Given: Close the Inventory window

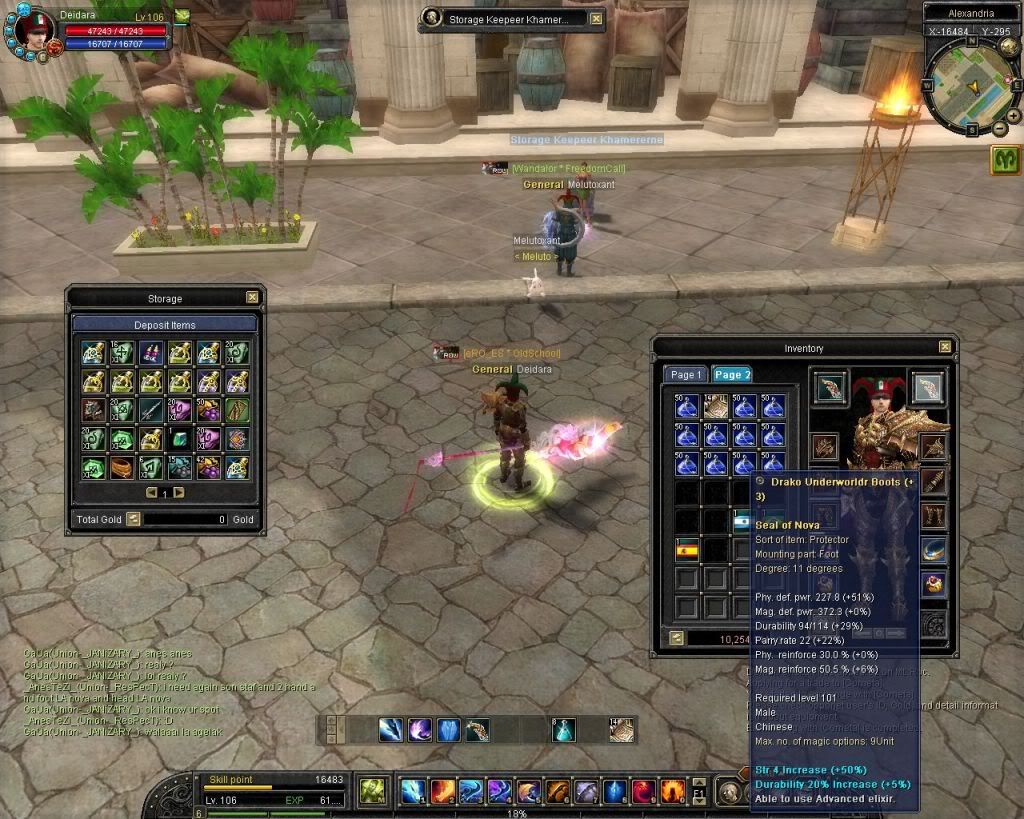Looking at the screenshot, I should tap(945, 347).
